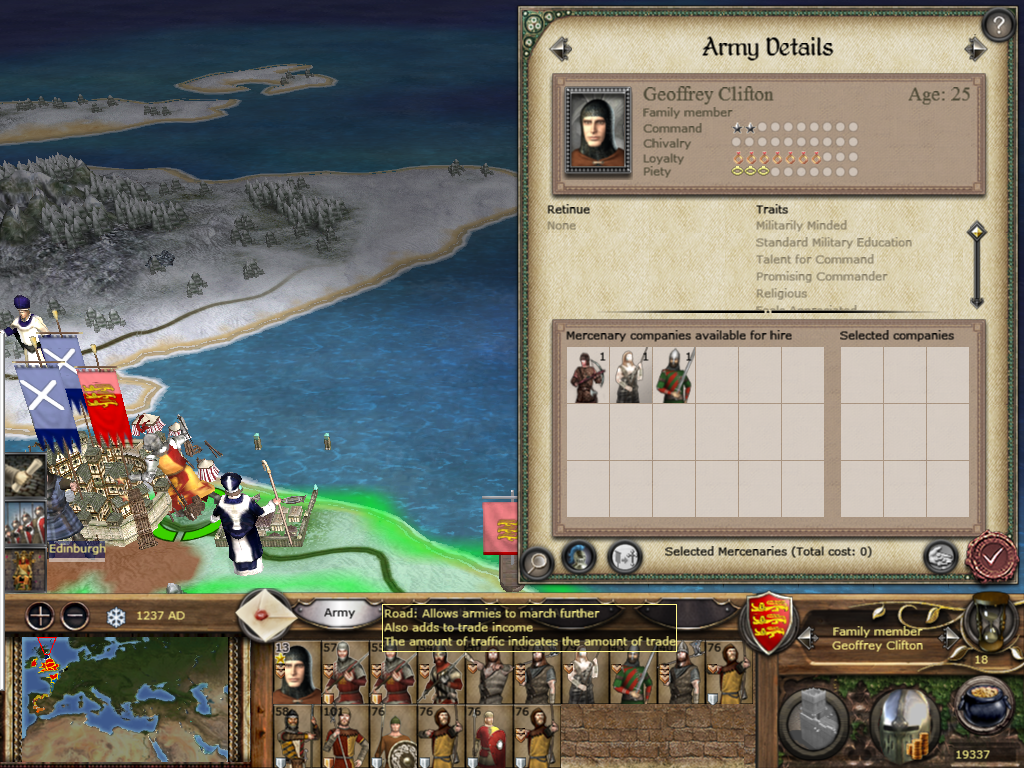
Task: Click Geoffrey Clifton's portrait in Army Details
Action: click(597, 130)
